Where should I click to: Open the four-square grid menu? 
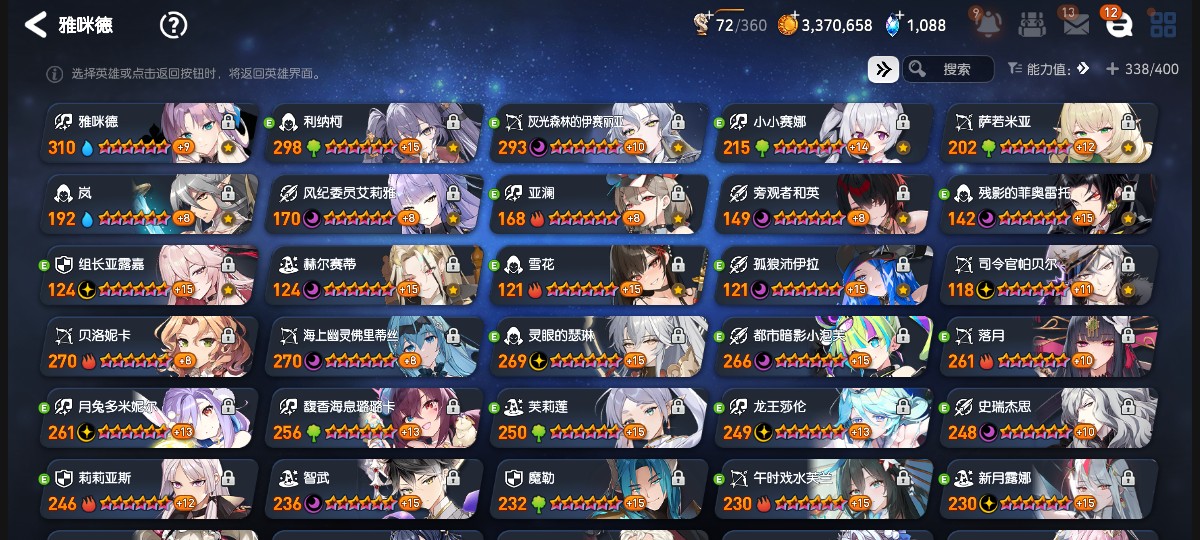pos(1163,25)
